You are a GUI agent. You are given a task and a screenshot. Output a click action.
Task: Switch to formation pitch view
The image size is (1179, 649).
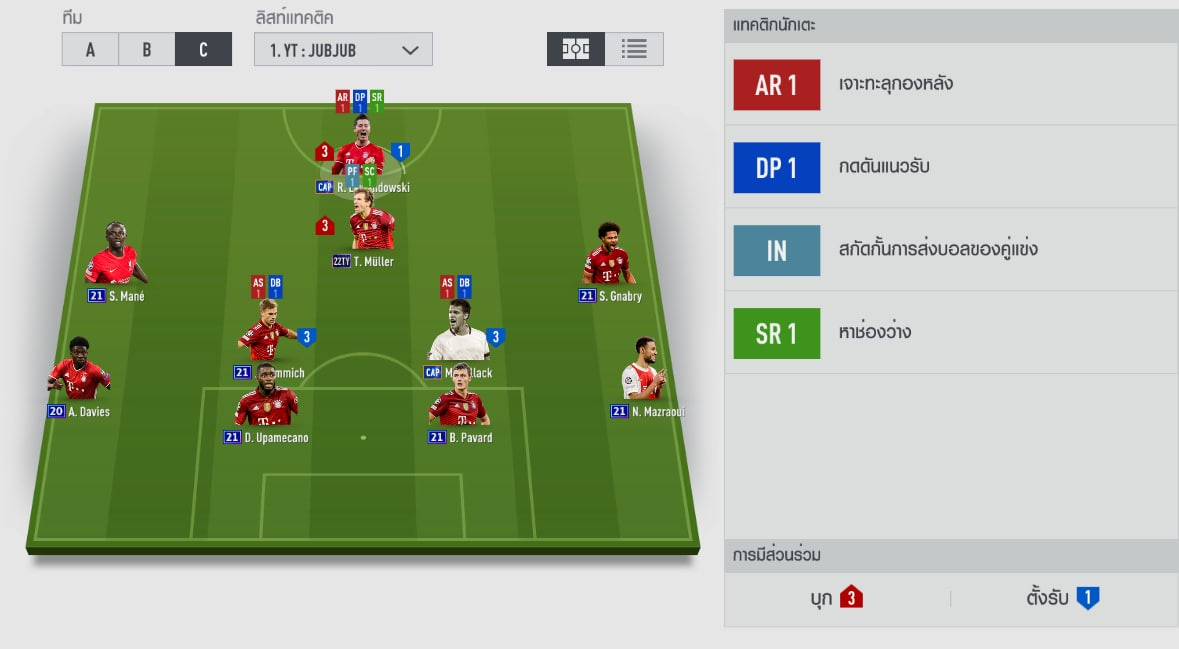pyautogui.click(x=576, y=49)
